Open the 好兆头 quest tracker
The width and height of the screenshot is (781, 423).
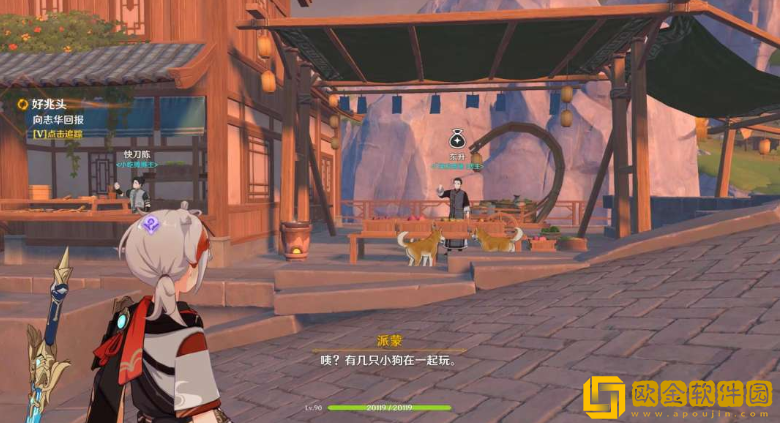click(48, 103)
